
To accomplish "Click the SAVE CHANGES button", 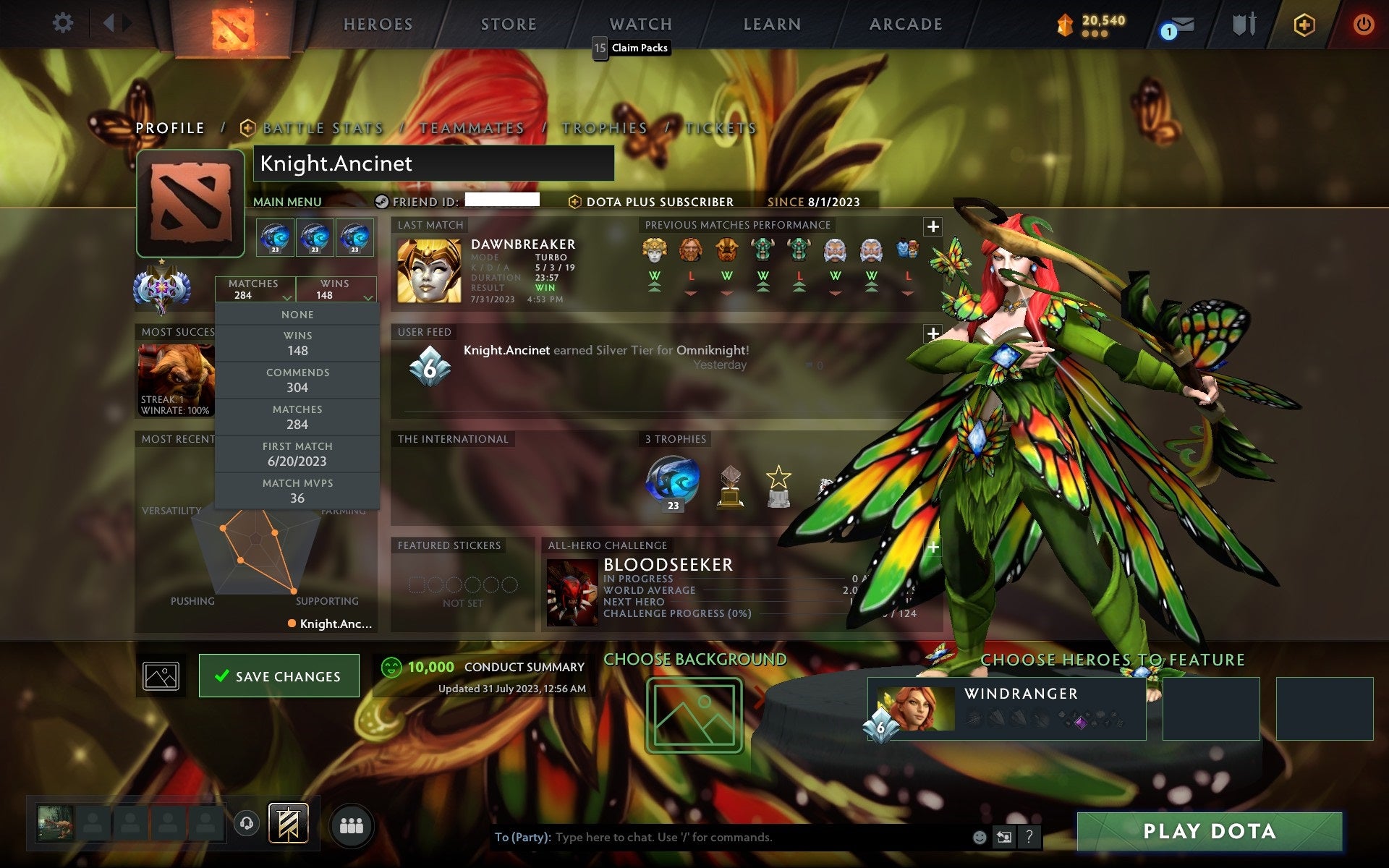I will (278, 676).
